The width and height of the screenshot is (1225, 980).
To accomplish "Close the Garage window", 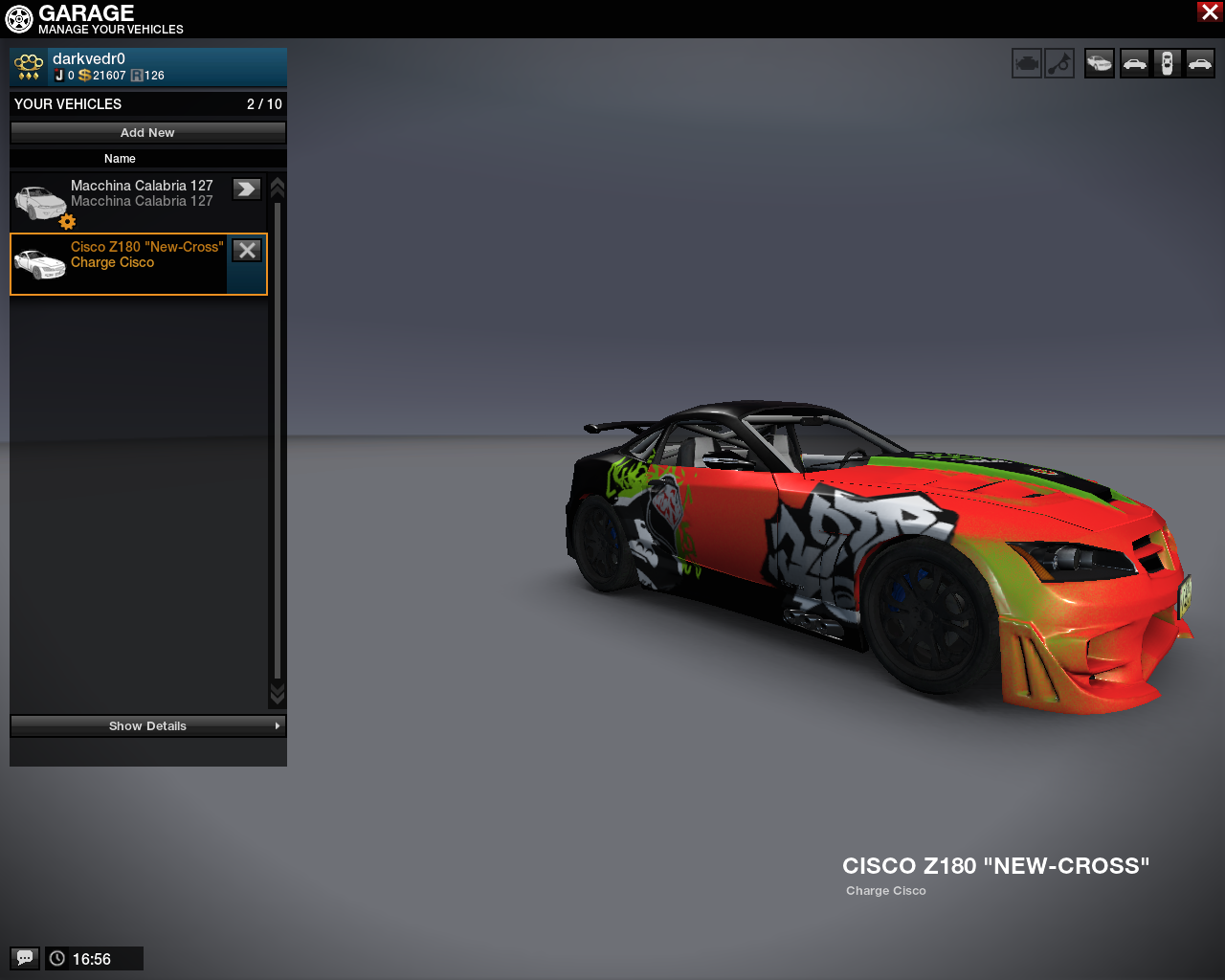I will point(1209,11).
